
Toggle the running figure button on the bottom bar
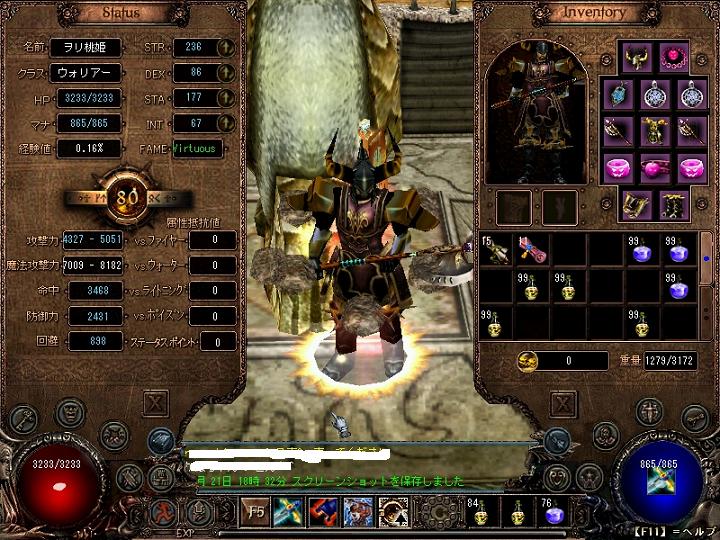click(162, 512)
